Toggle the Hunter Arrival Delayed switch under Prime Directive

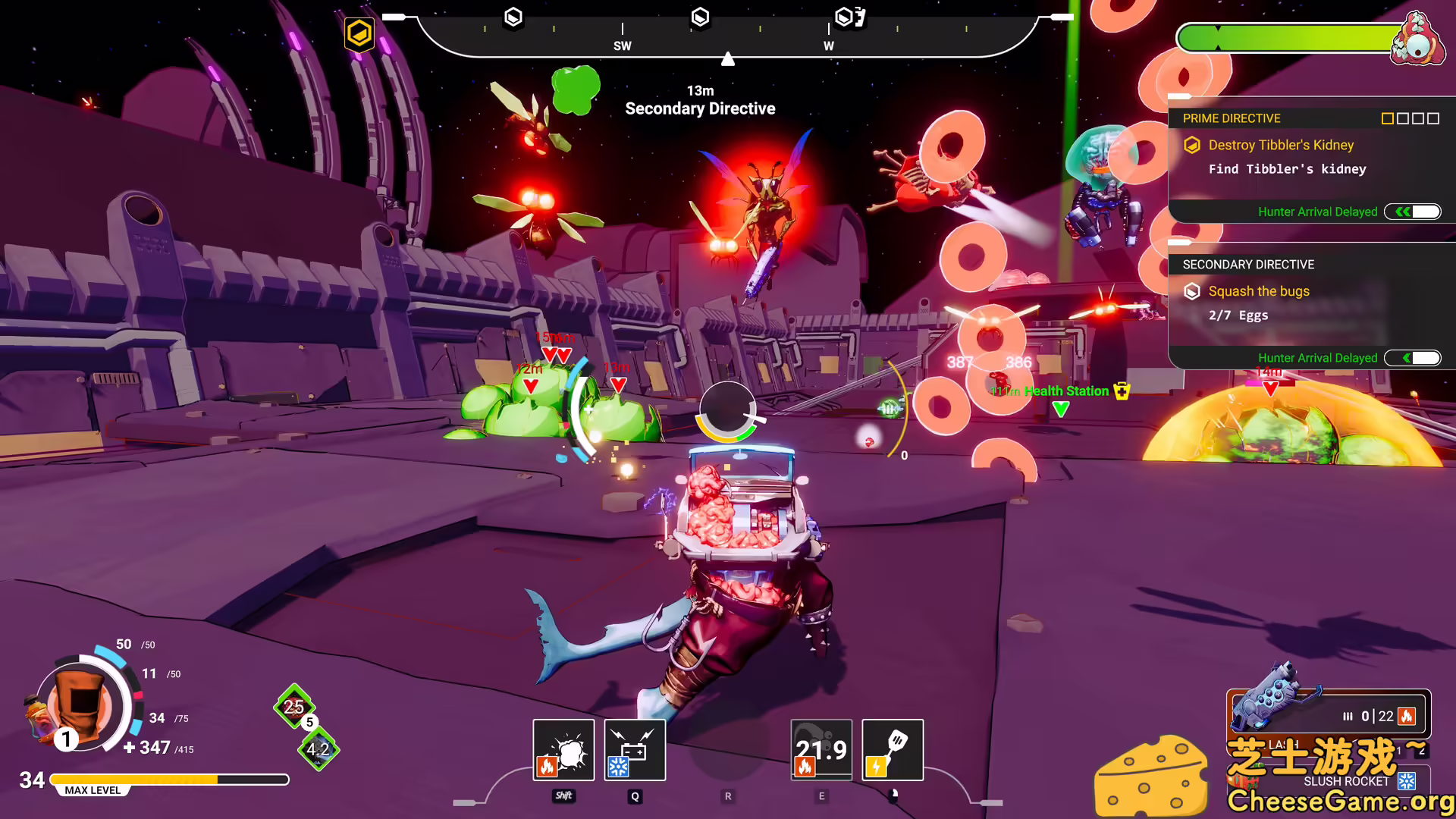[1412, 212]
